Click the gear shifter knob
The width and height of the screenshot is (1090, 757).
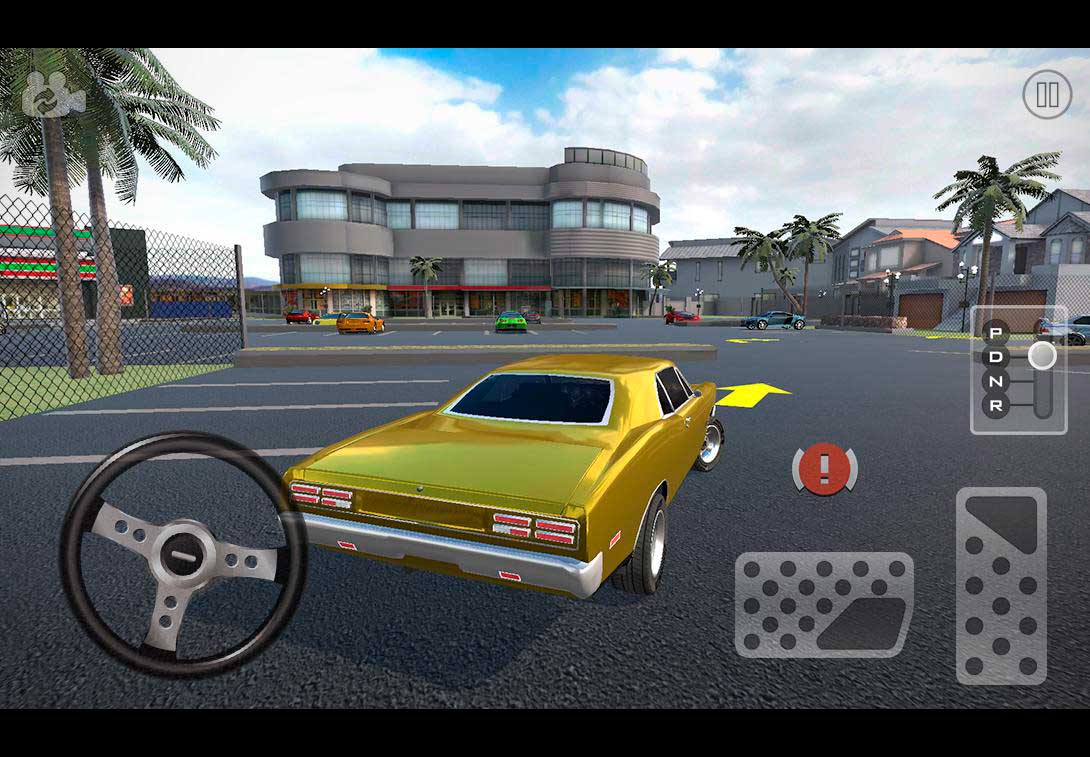[x=1042, y=356]
